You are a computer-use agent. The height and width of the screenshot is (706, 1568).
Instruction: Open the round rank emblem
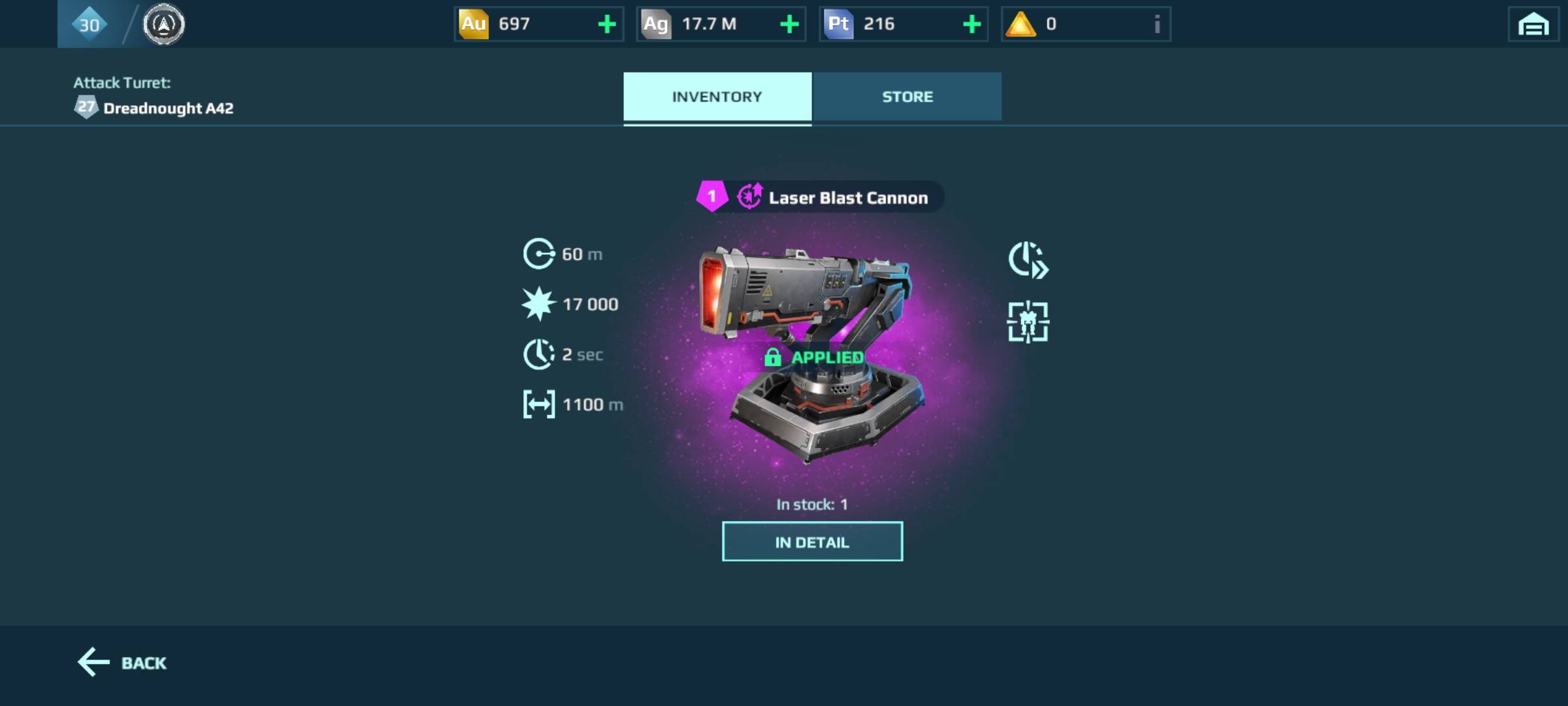tap(163, 25)
